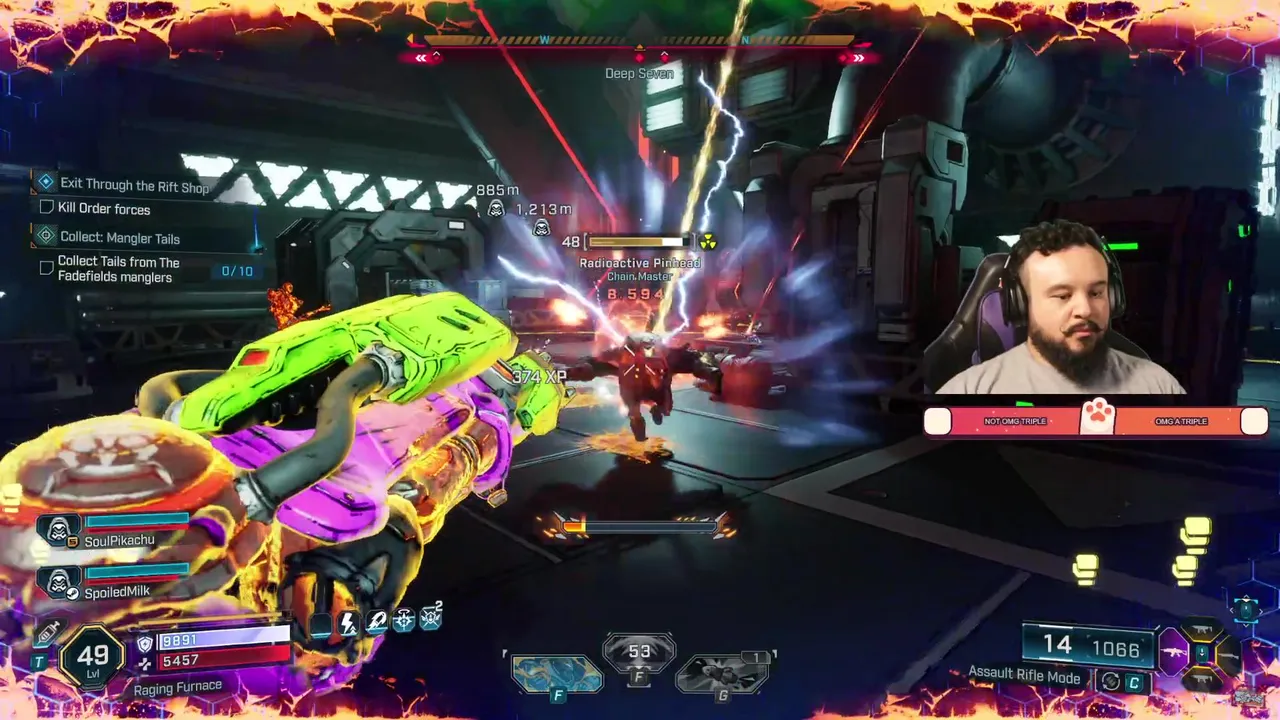
Task: Click the Radioactive Pinhead enemy nameplate
Action: [x=640, y=263]
